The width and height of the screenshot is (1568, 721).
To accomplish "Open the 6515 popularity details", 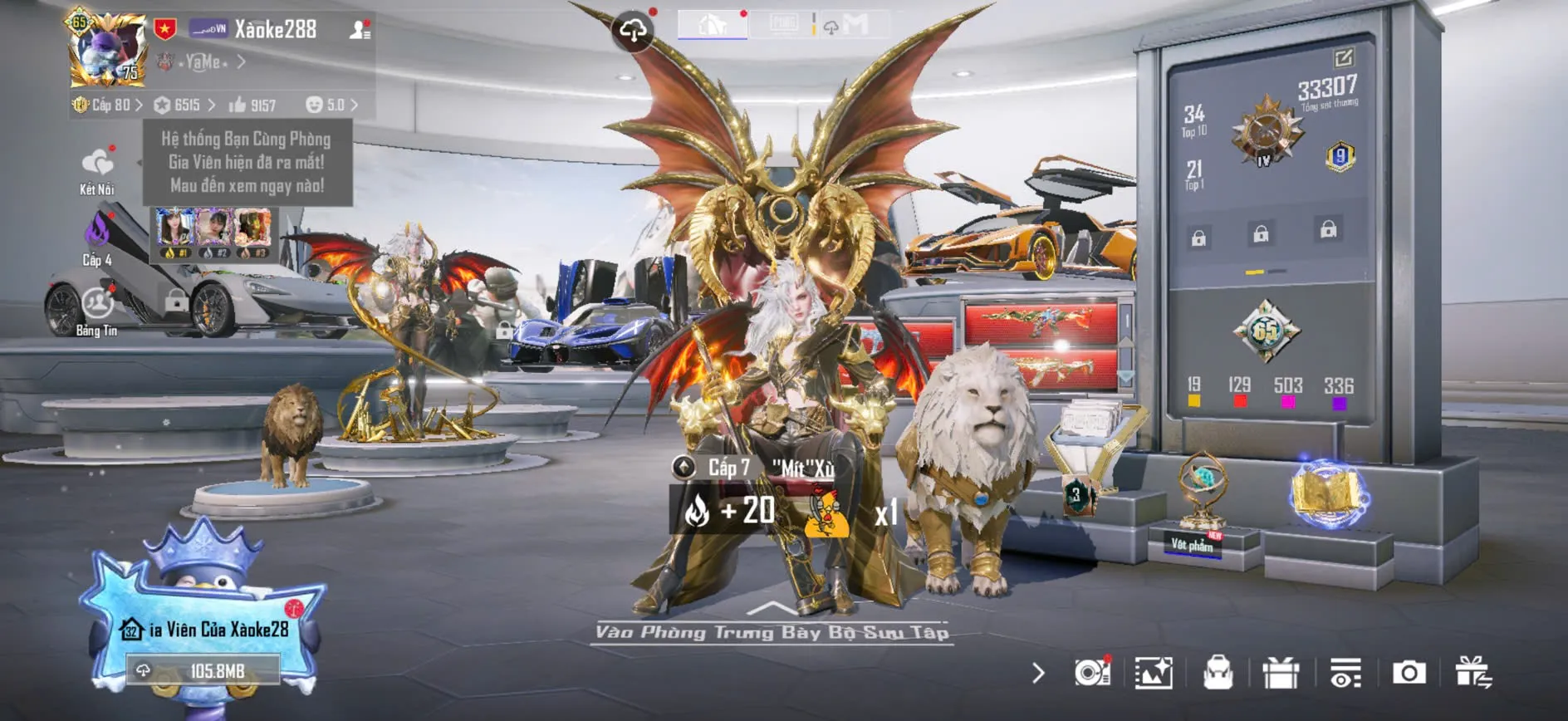I will point(186,105).
